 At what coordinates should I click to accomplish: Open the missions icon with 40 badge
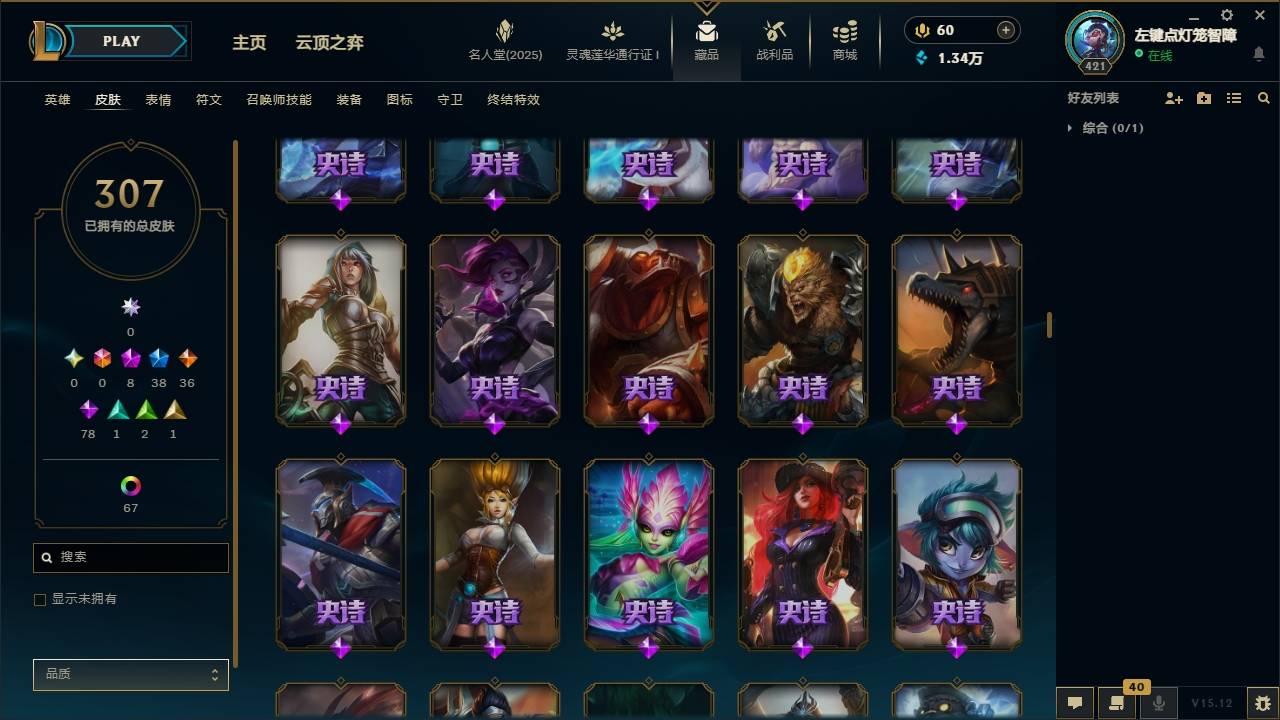tap(1115, 703)
